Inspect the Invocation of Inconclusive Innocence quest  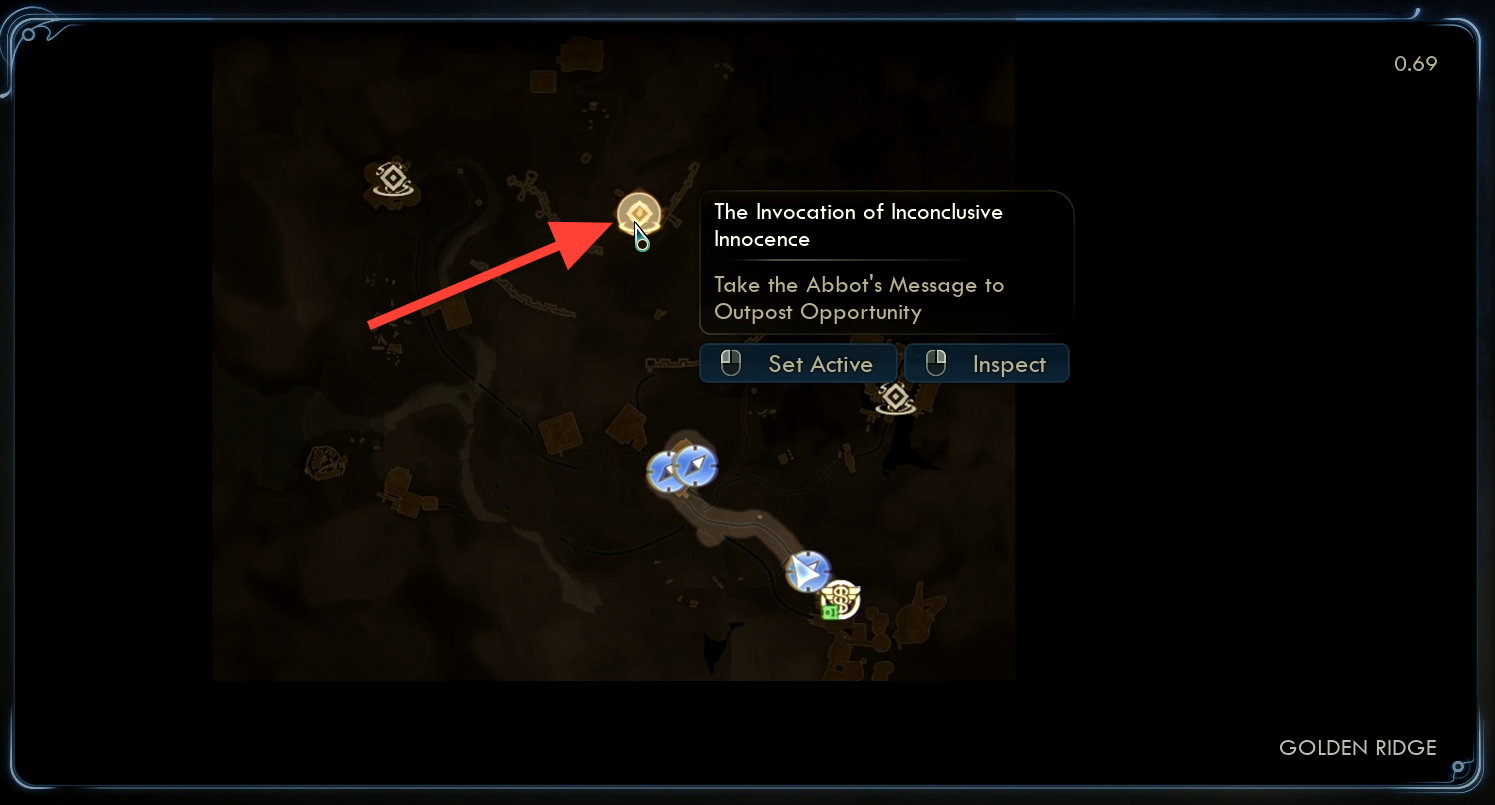[987, 364]
